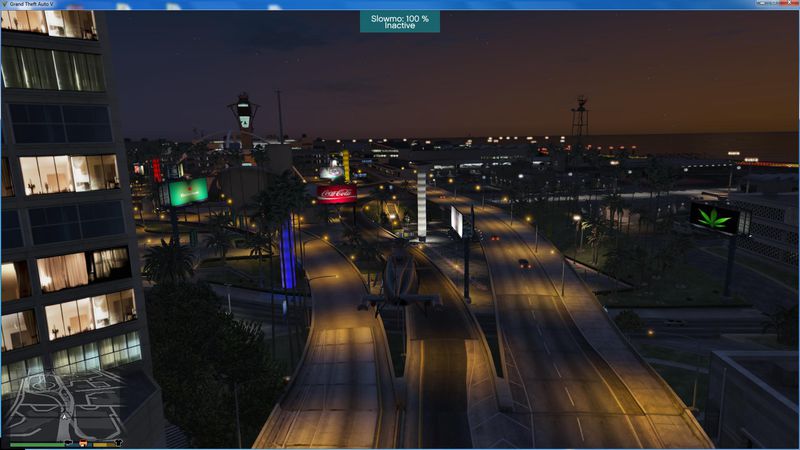
Task: Click the red and yellow minimap blip
Action: coord(83,441)
